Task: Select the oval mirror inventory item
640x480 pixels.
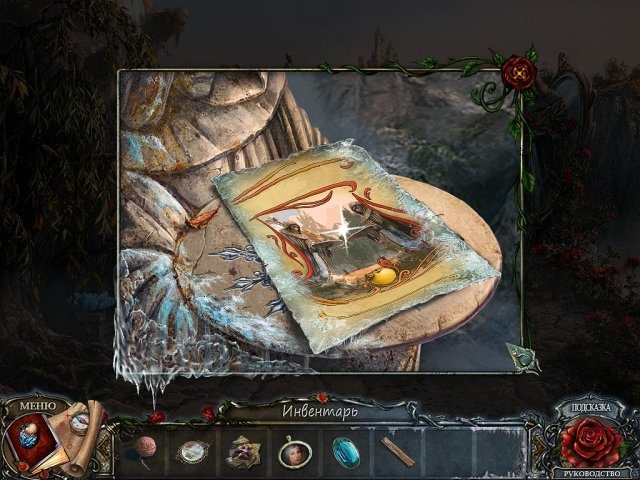Action: click(x=191, y=452)
